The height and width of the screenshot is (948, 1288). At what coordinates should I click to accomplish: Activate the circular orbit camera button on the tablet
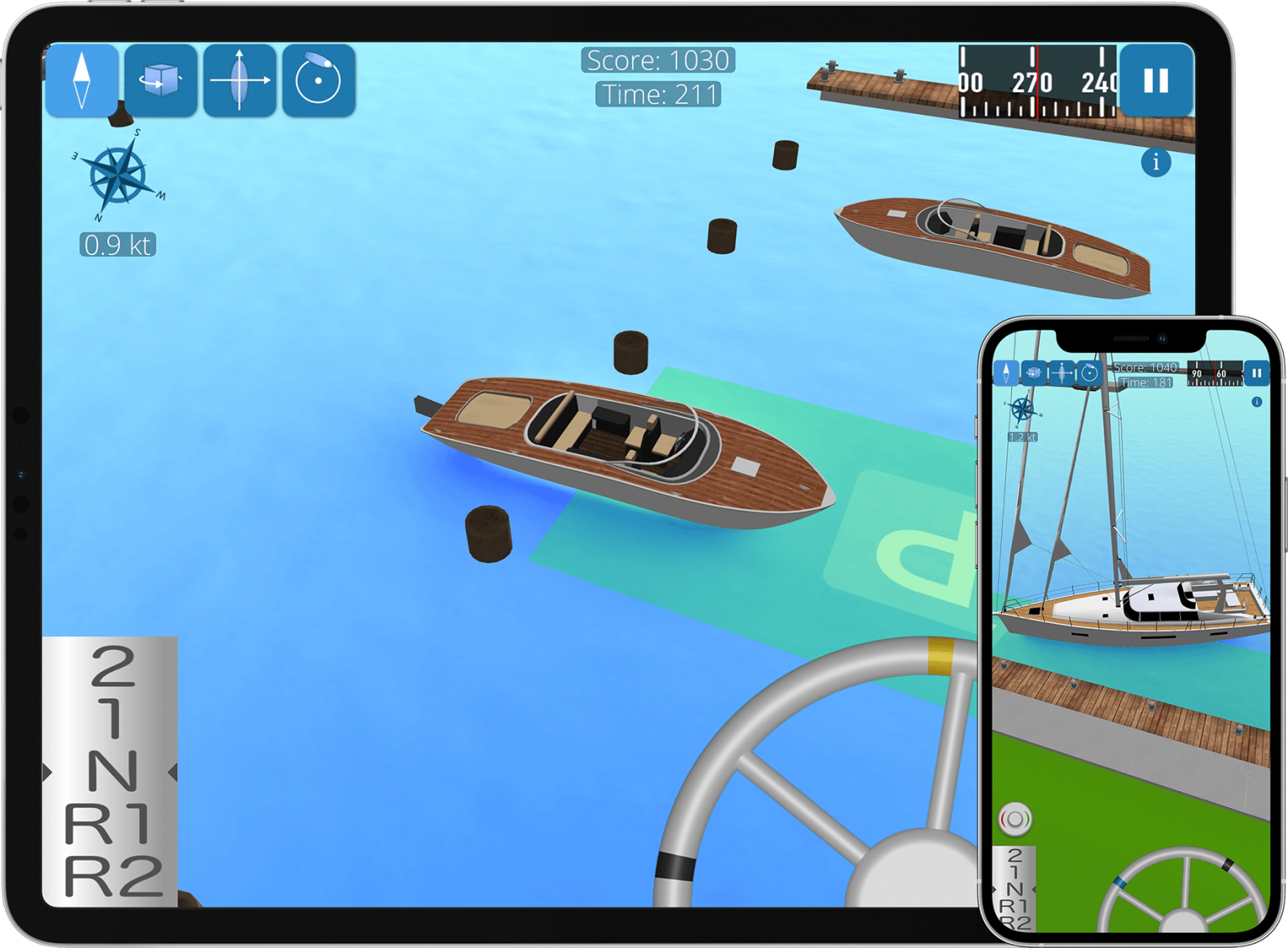tap(319, 81)
